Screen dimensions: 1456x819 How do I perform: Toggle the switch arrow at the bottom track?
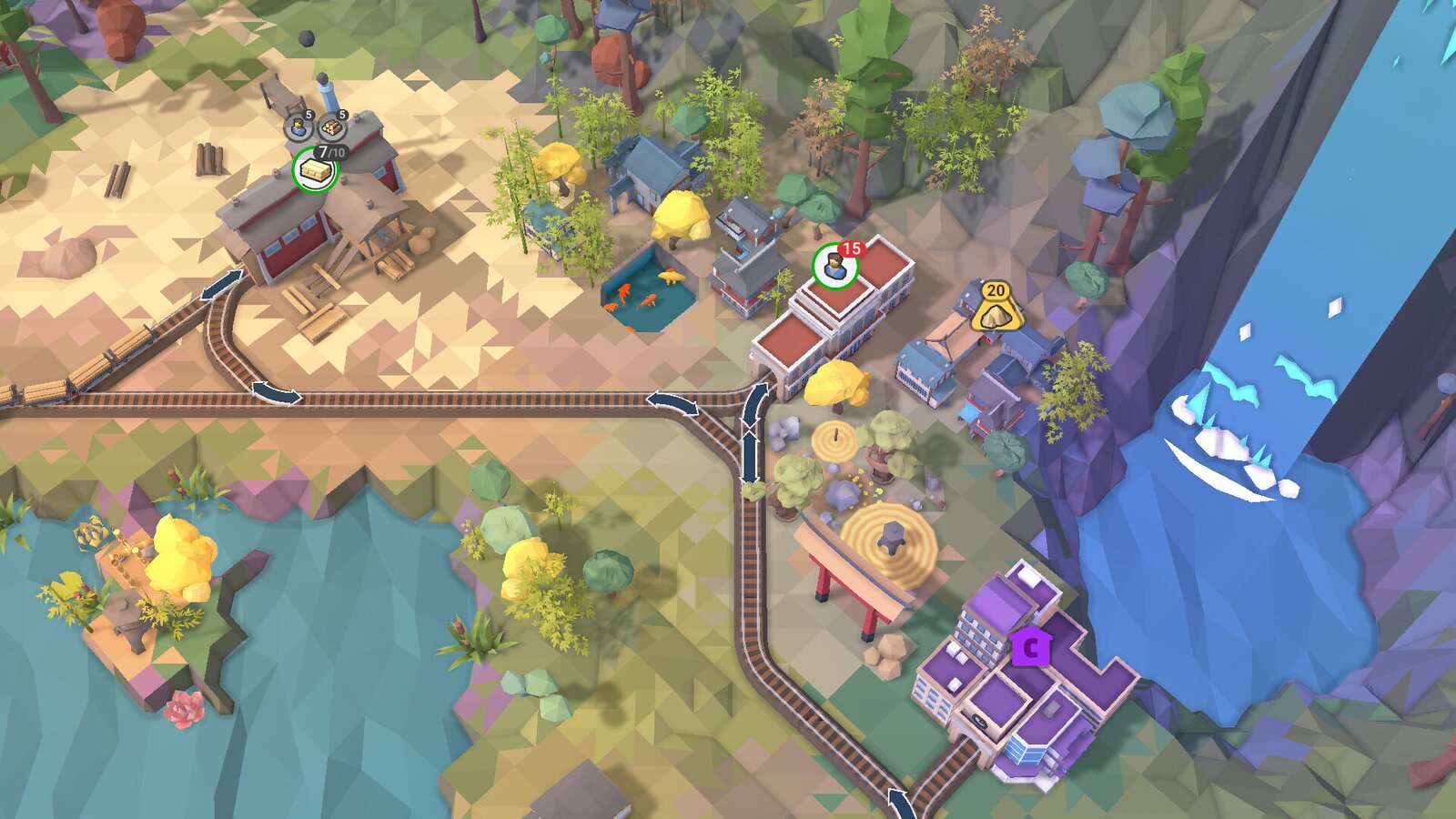coord(901,801)
